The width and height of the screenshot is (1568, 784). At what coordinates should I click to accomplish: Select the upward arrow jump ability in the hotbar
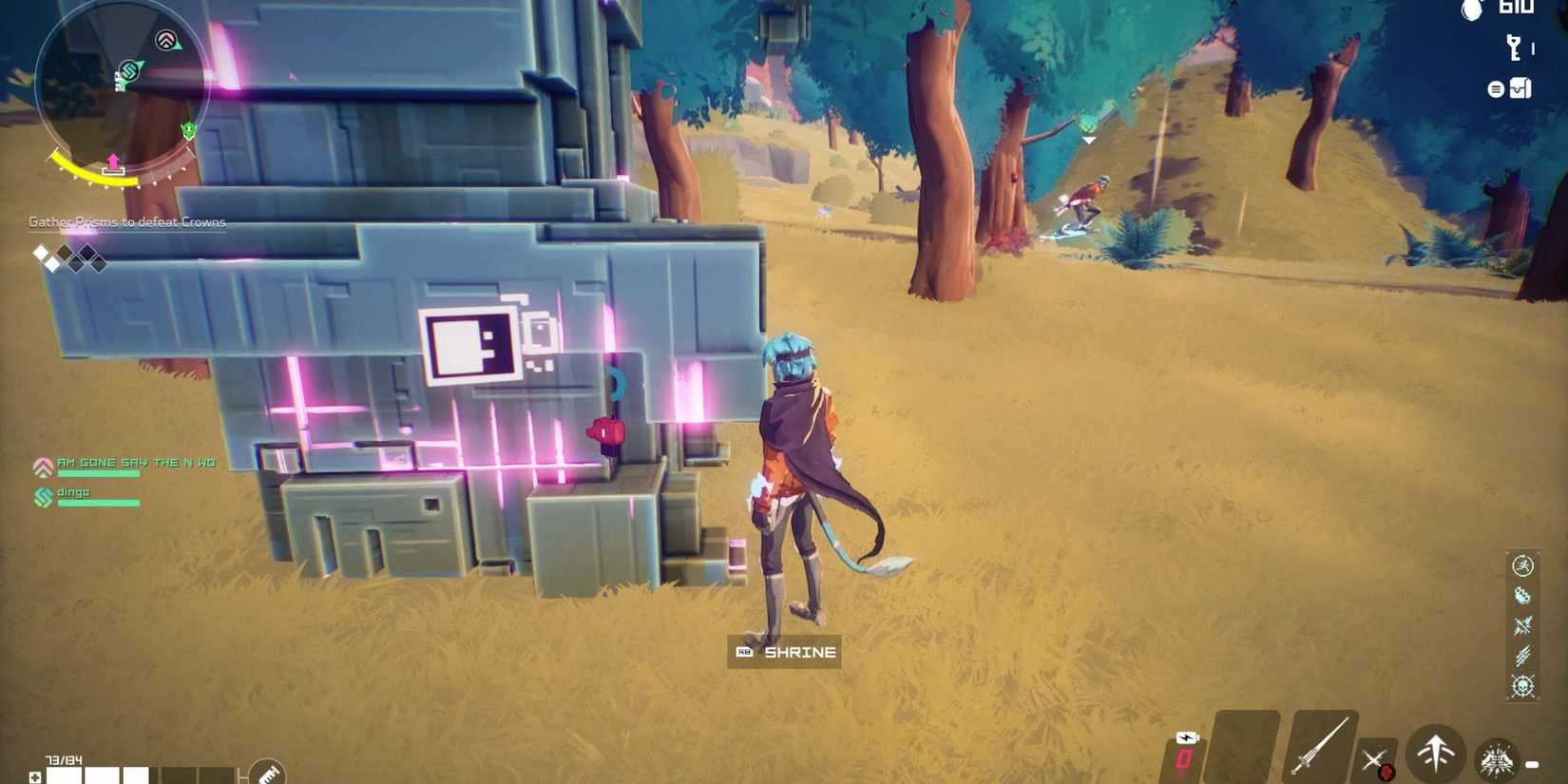click(1435, 756)
